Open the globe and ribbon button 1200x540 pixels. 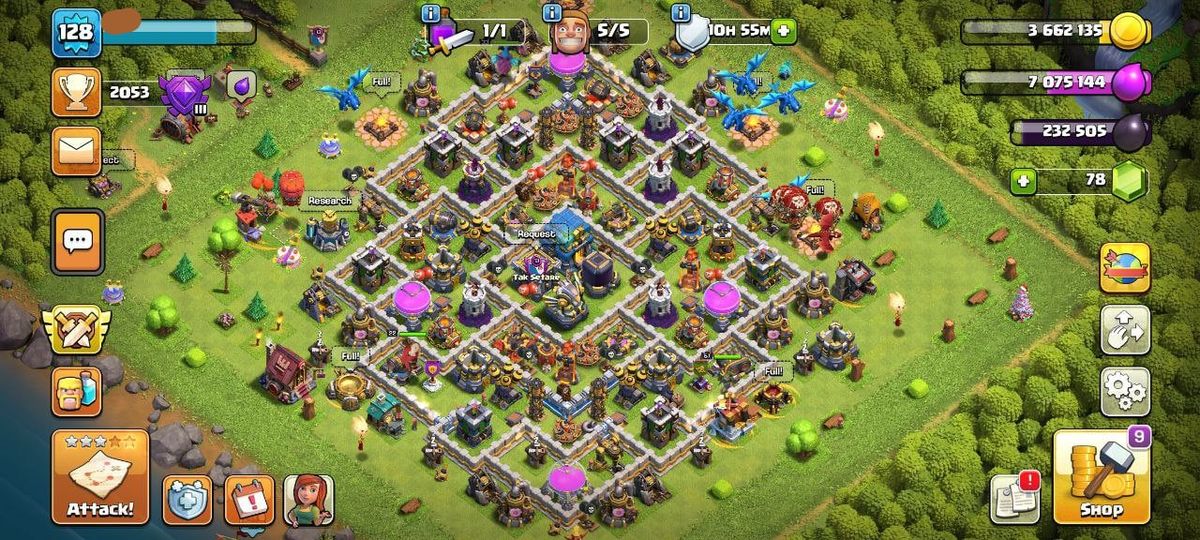point(1125,268)
